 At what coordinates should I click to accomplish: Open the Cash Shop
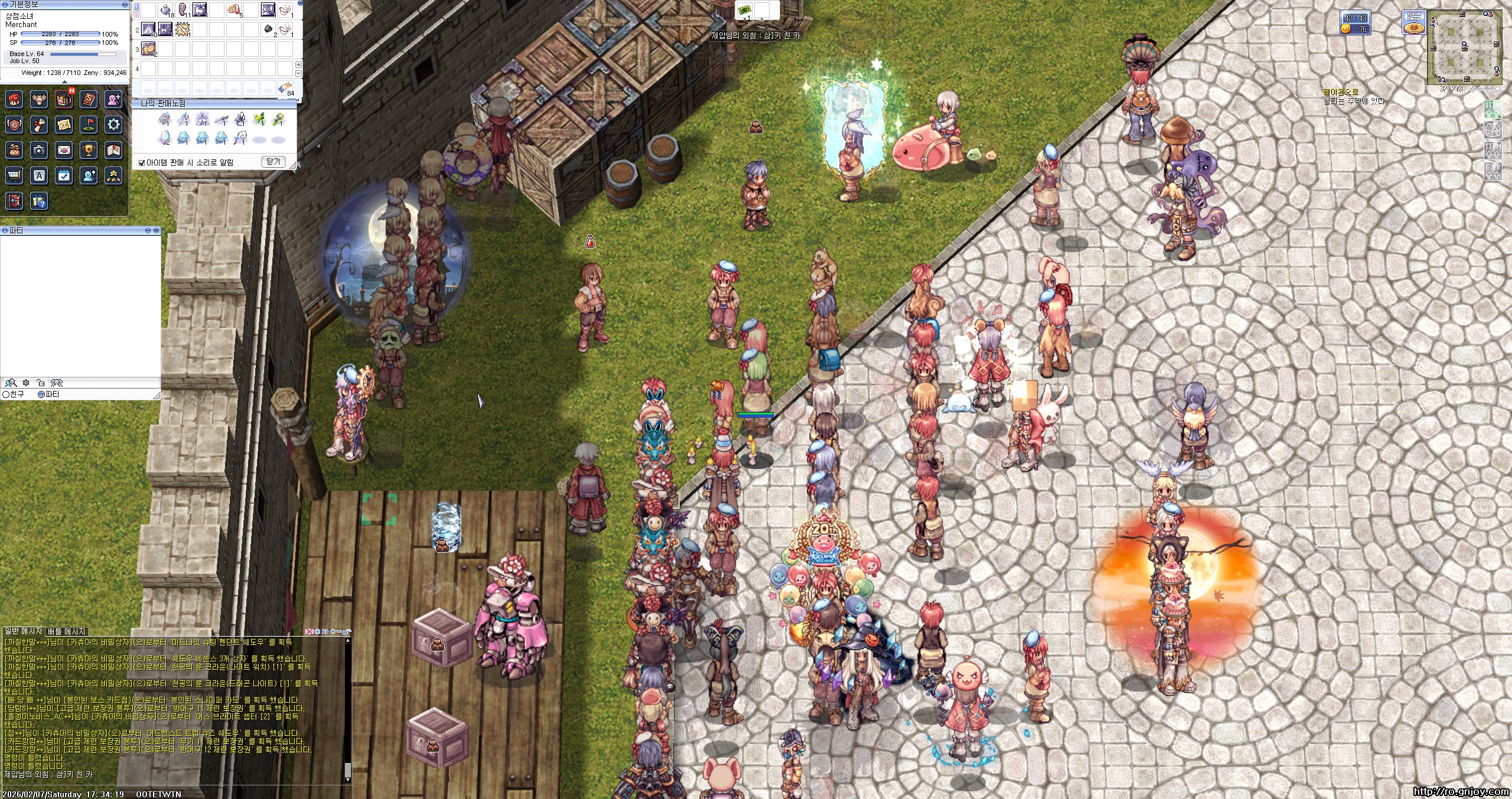pyautogui.click(x=1413, y=24)
